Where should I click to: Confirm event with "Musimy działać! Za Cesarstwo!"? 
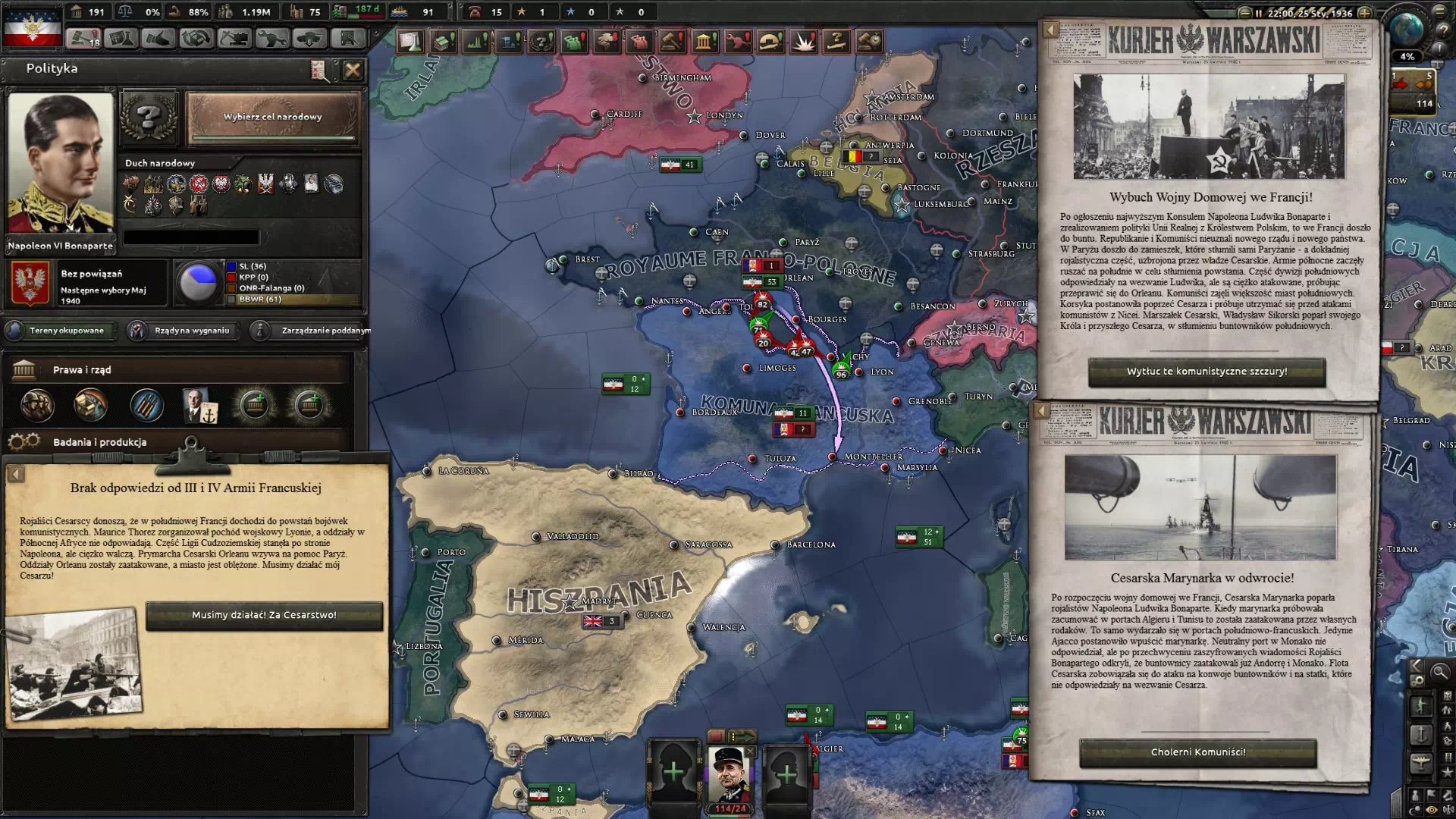coord(264,616)
